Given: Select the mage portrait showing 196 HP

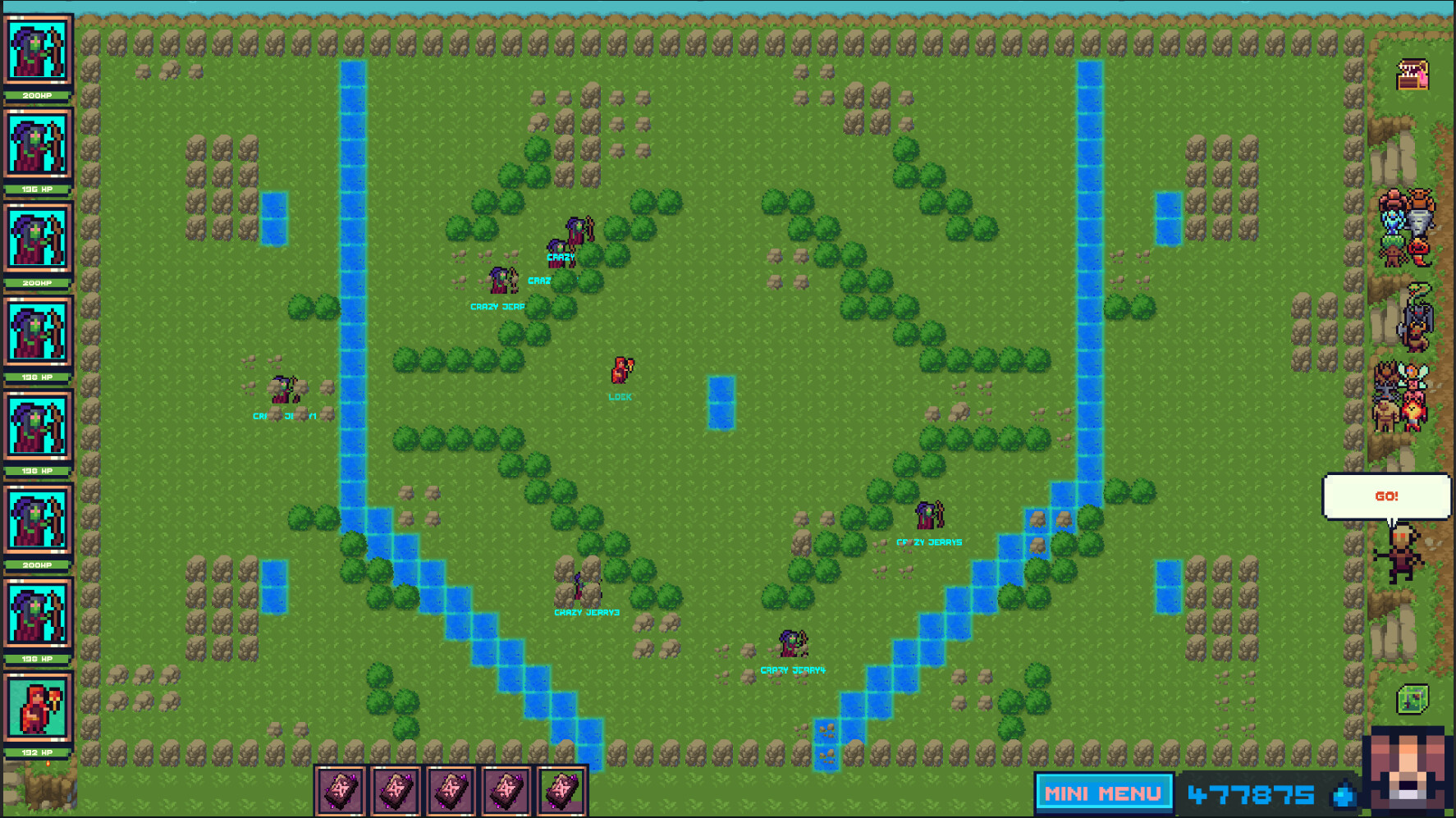Looking at the screenshot, I should pyautogui.click(x=39, y=144).
